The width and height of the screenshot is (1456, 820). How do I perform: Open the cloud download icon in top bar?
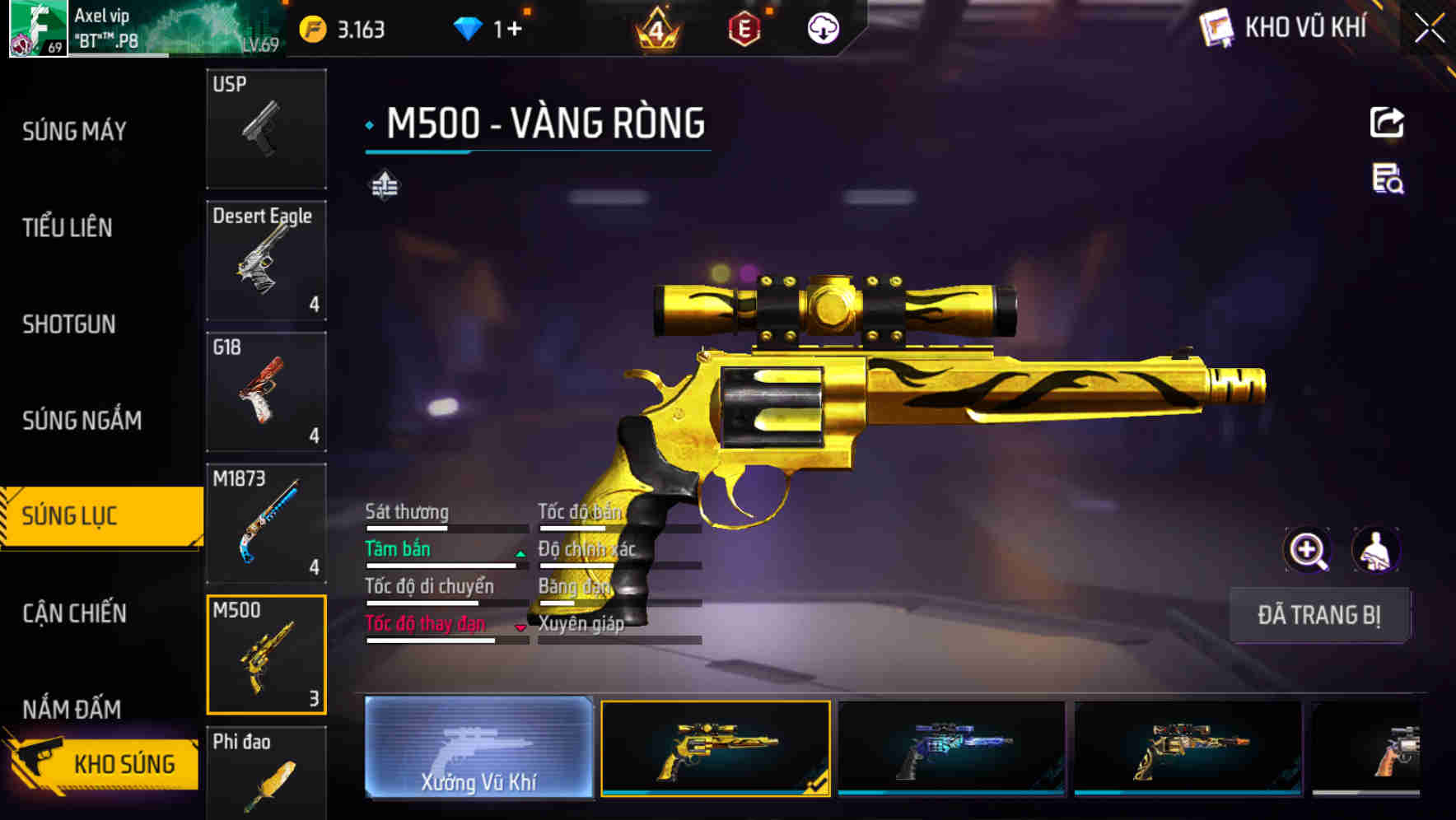(x=823, y=27)
